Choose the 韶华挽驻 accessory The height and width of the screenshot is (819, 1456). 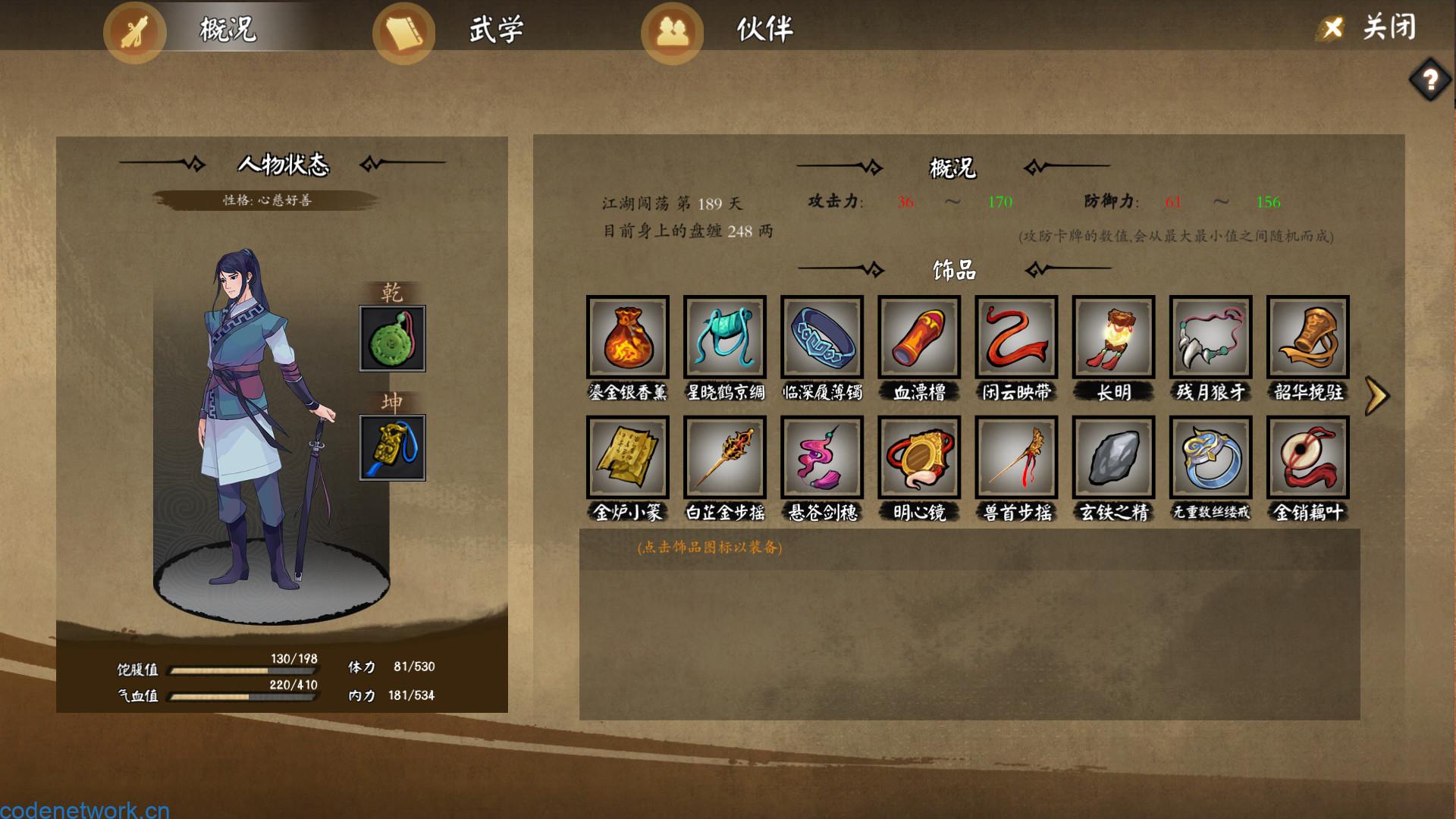1307,337
